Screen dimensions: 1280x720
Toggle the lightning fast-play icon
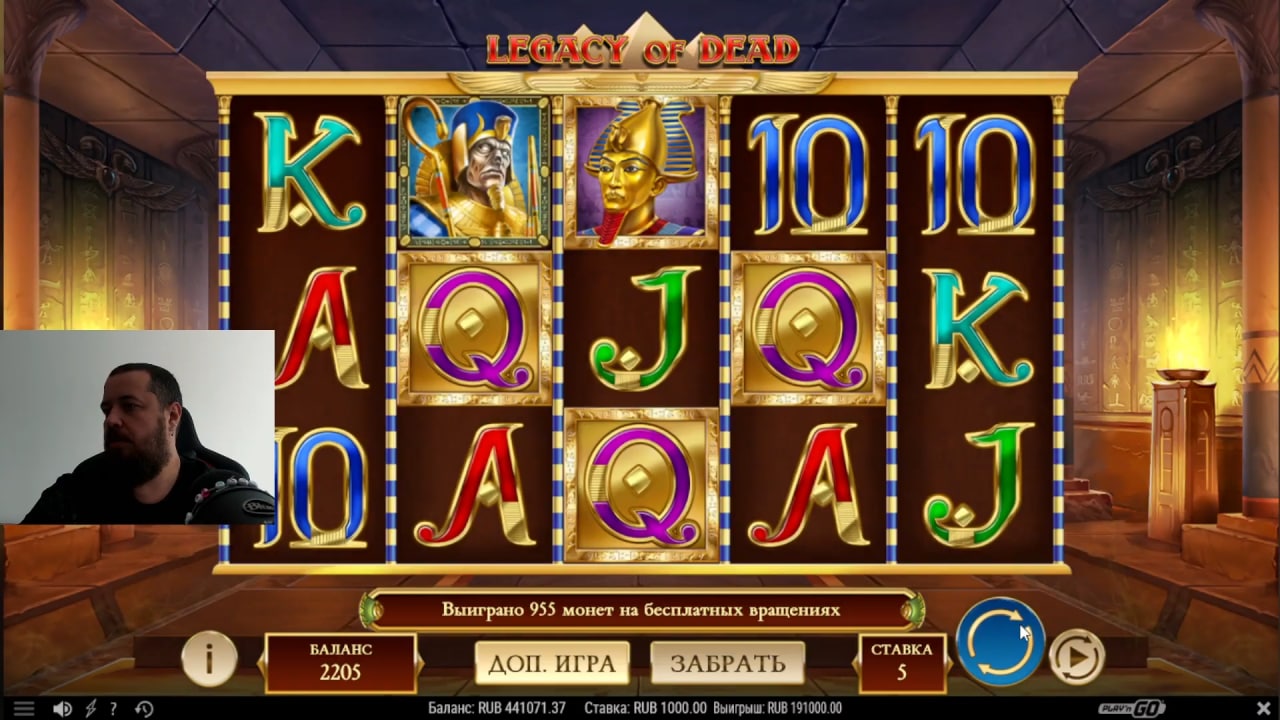[89, 709]
